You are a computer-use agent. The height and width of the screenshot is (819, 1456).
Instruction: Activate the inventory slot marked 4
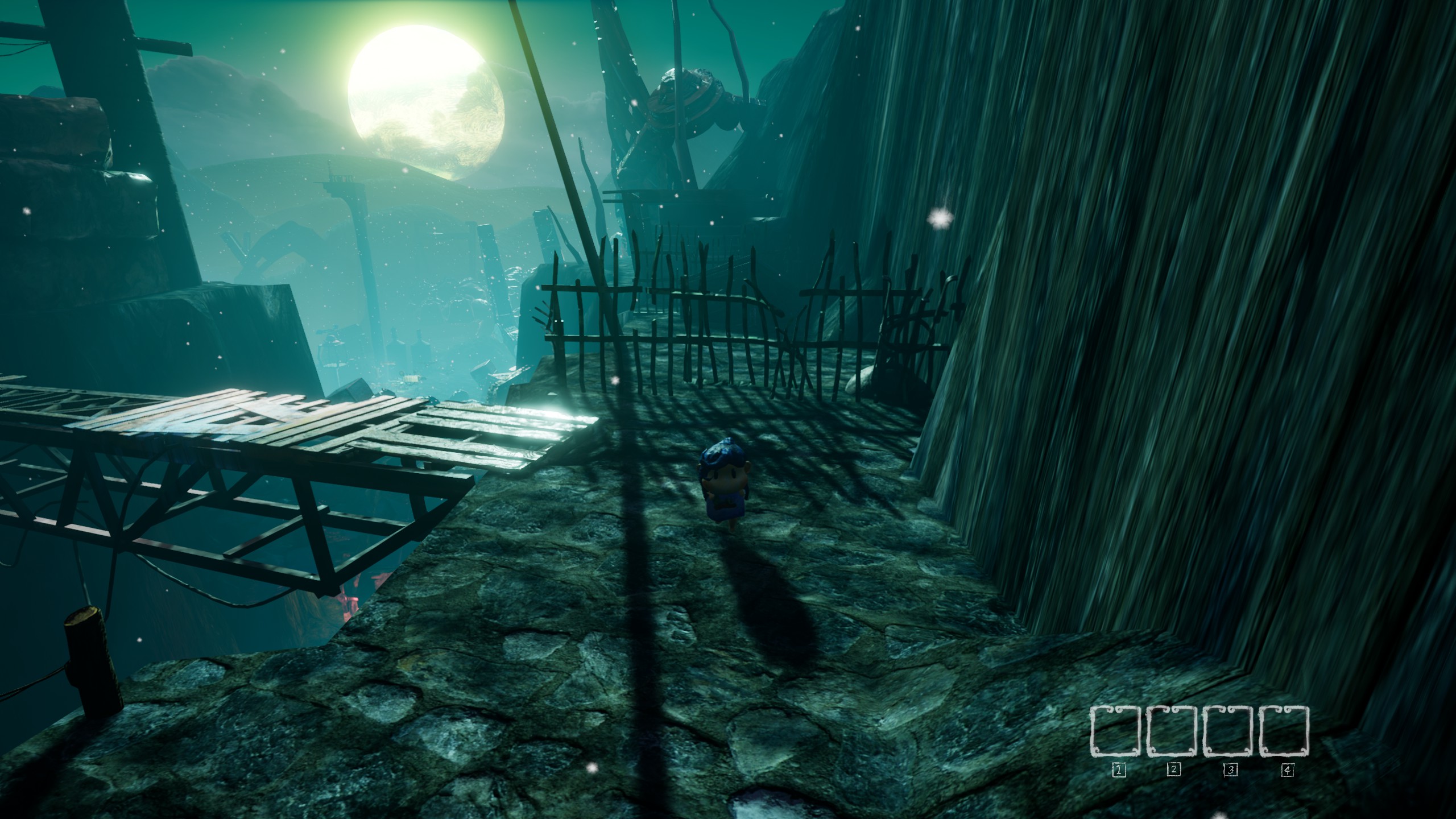[x=1284, y=731]
